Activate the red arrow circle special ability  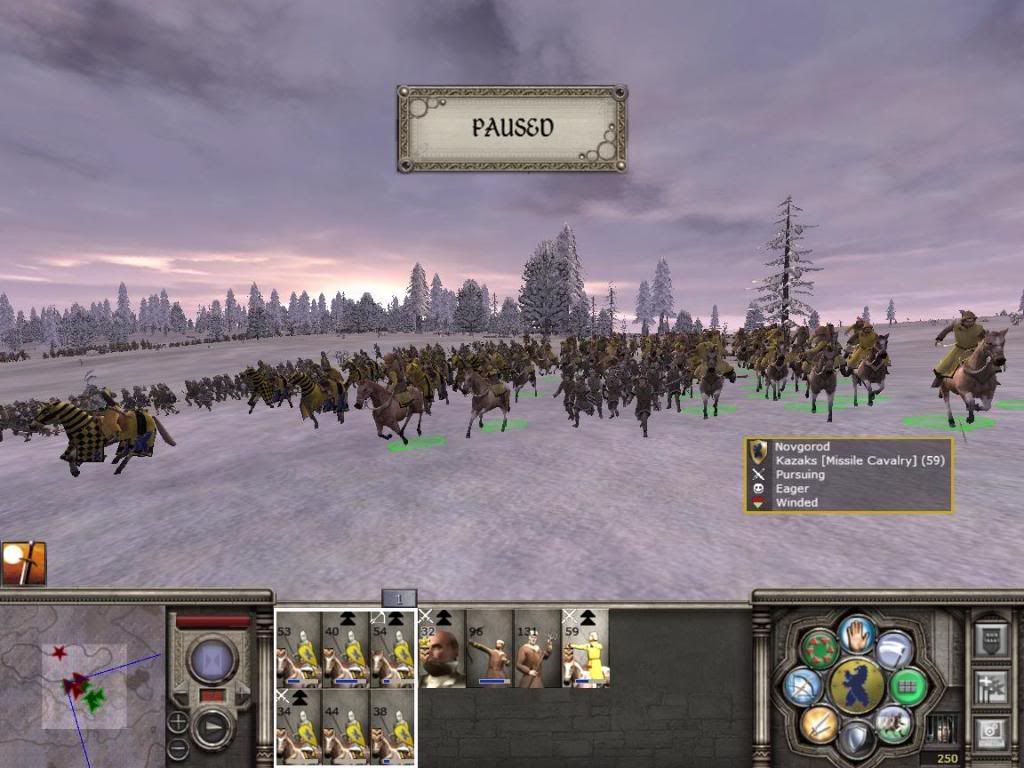coord(820,648)
